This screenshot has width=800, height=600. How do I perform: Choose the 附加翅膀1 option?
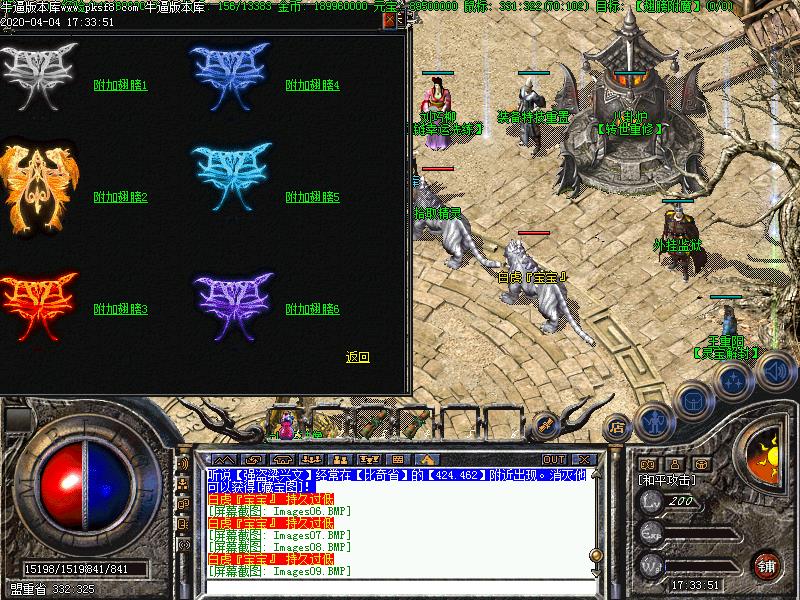[120, 86]
